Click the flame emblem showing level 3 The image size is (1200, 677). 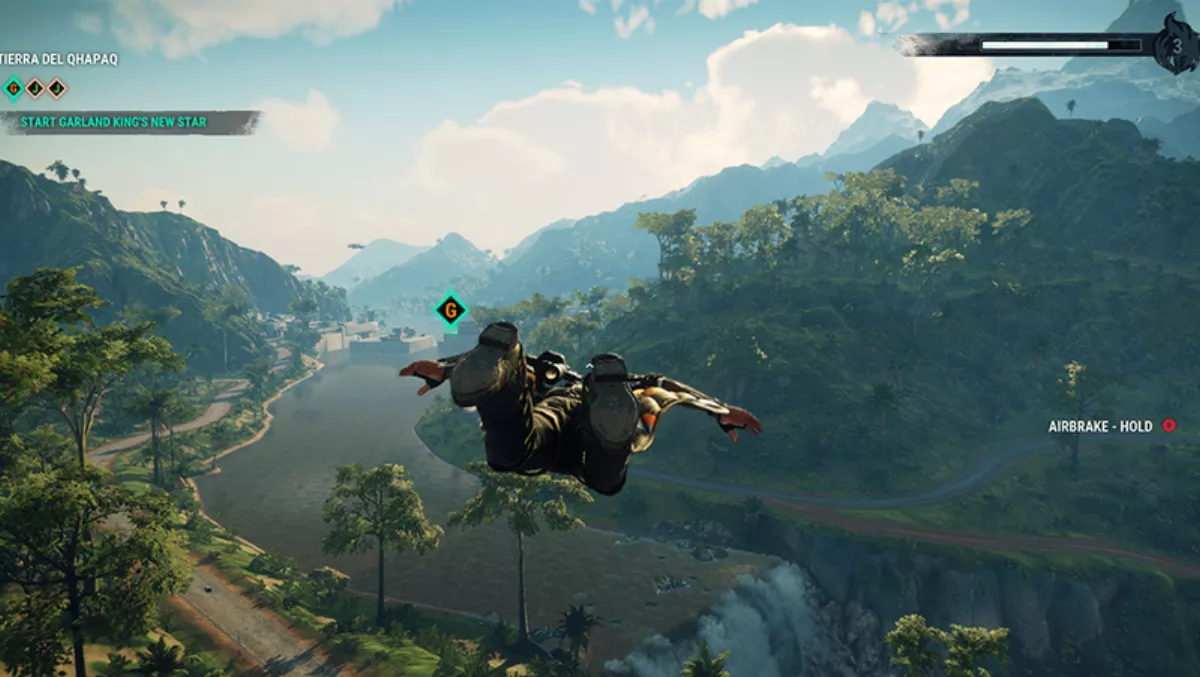click(x=1175, y=45)
